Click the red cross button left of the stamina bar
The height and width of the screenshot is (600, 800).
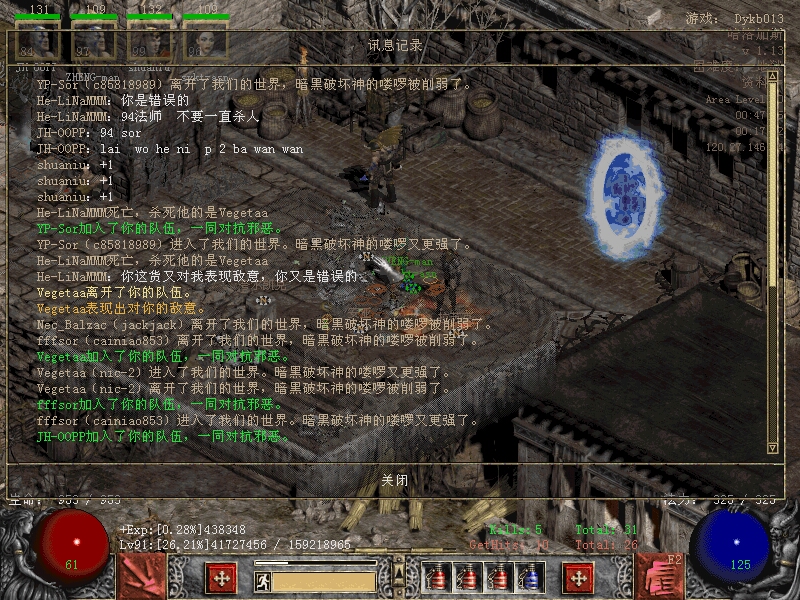[221, 578]
